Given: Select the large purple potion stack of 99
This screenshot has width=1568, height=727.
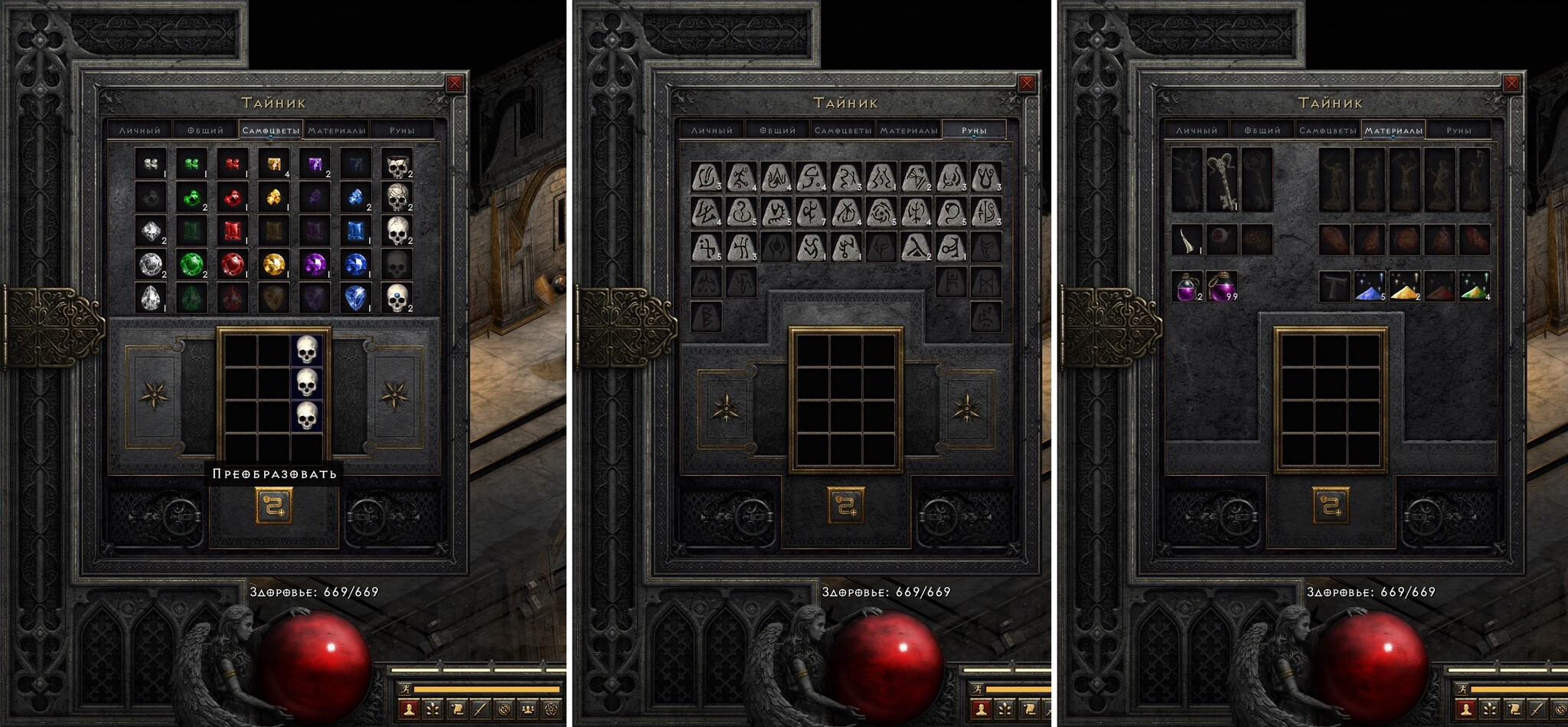Looking at the screenshot, I should [1222, 286].
